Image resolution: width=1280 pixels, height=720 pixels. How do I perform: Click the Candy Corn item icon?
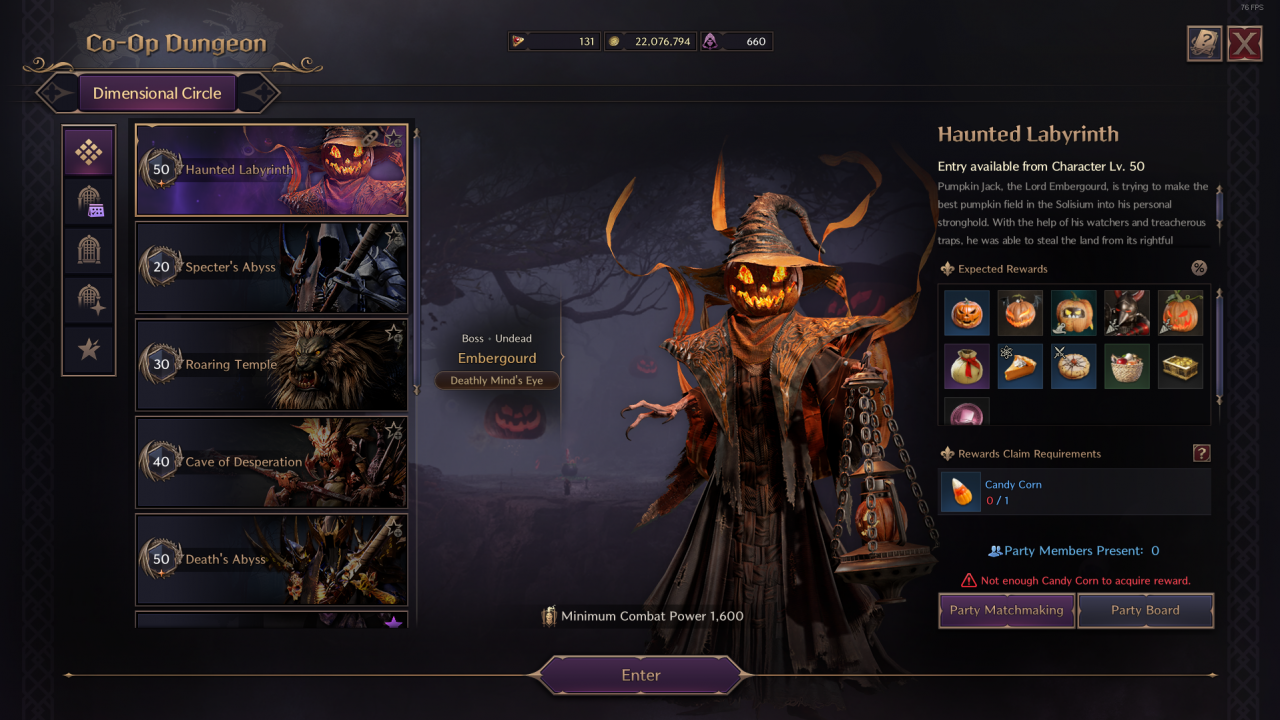(x=960, y=491)
